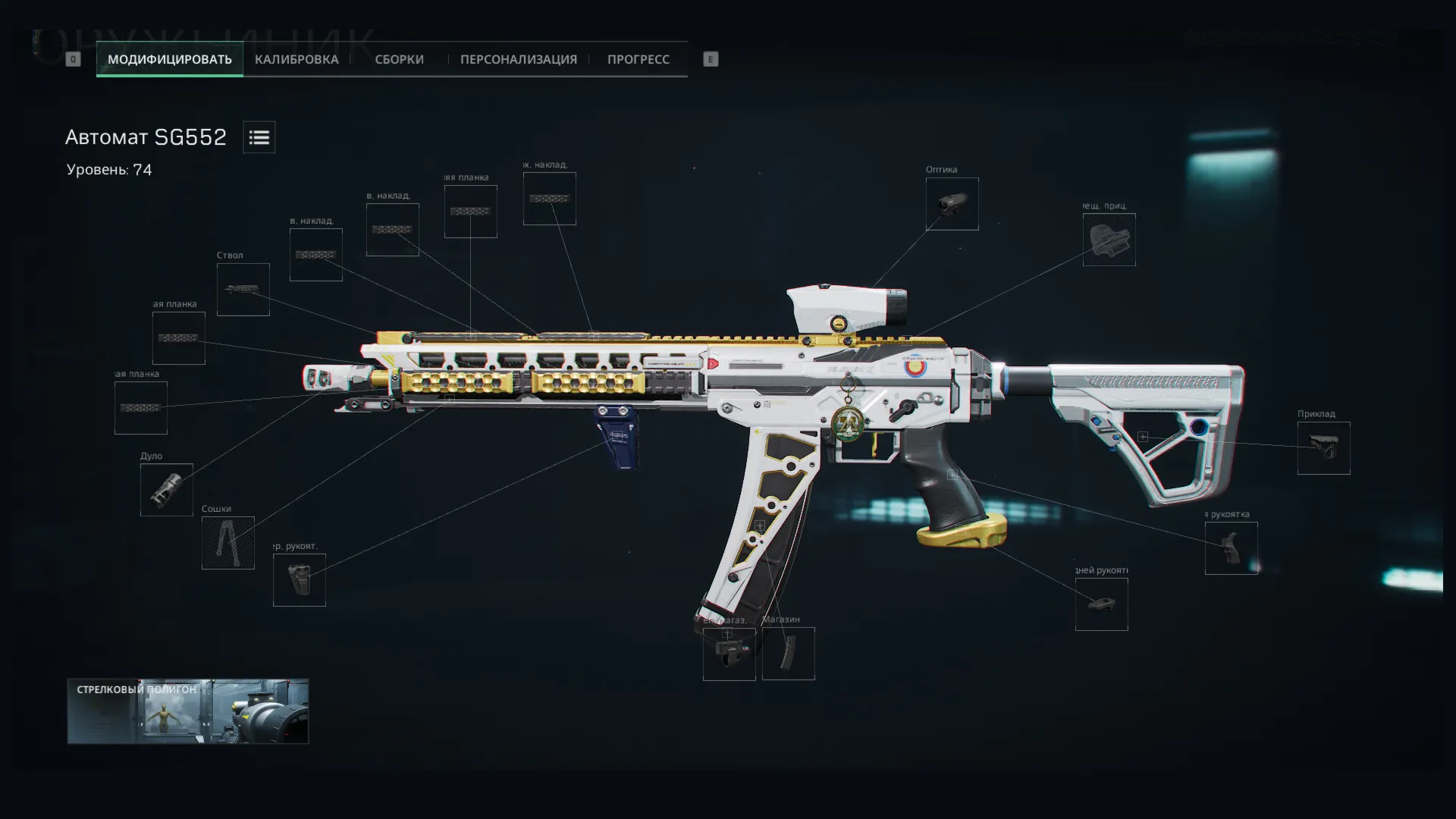
Task: Launch the Стрелковый полигон firing range
Action: point(187,711)
